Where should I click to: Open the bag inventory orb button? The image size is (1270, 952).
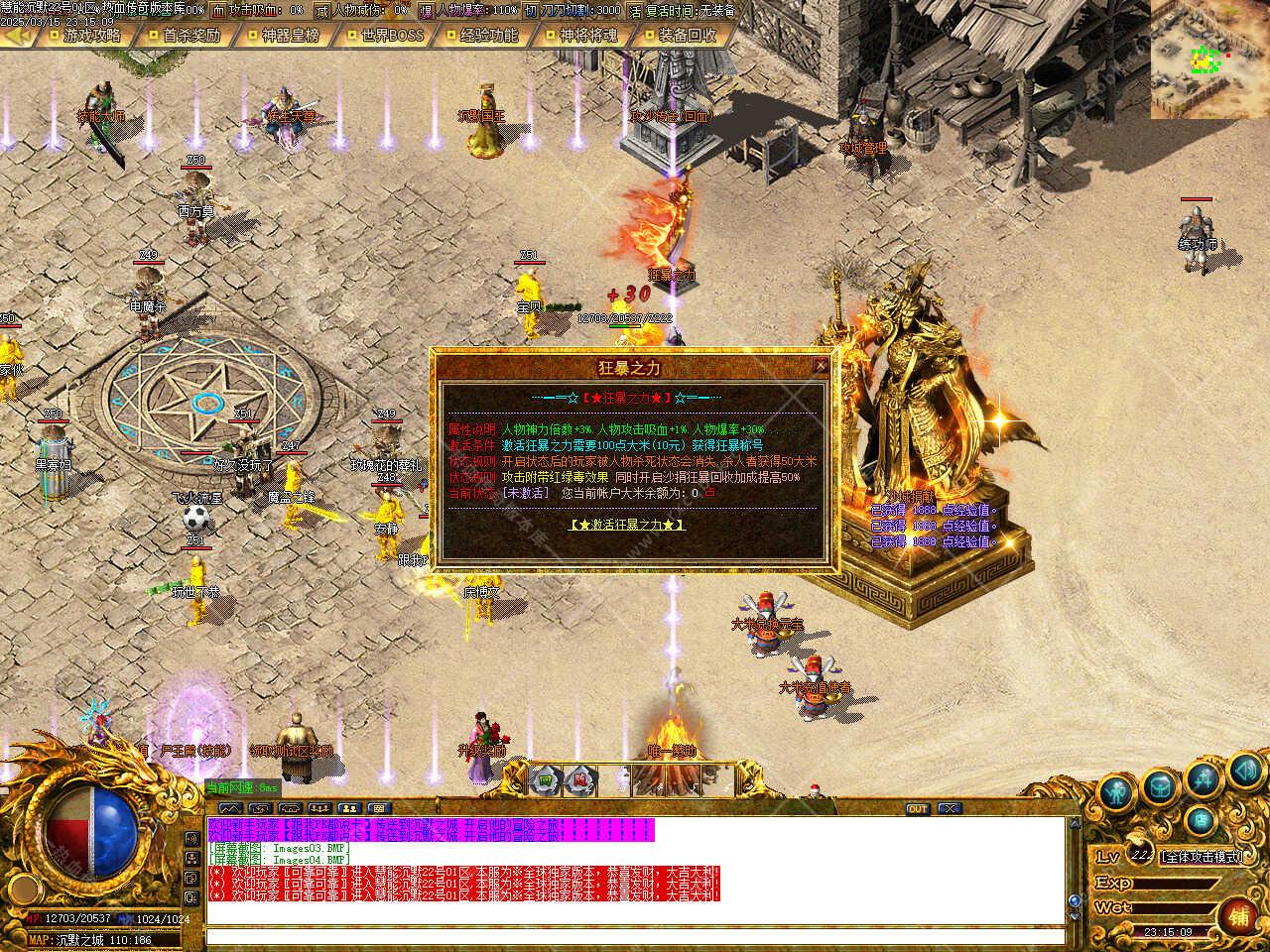1159,787
